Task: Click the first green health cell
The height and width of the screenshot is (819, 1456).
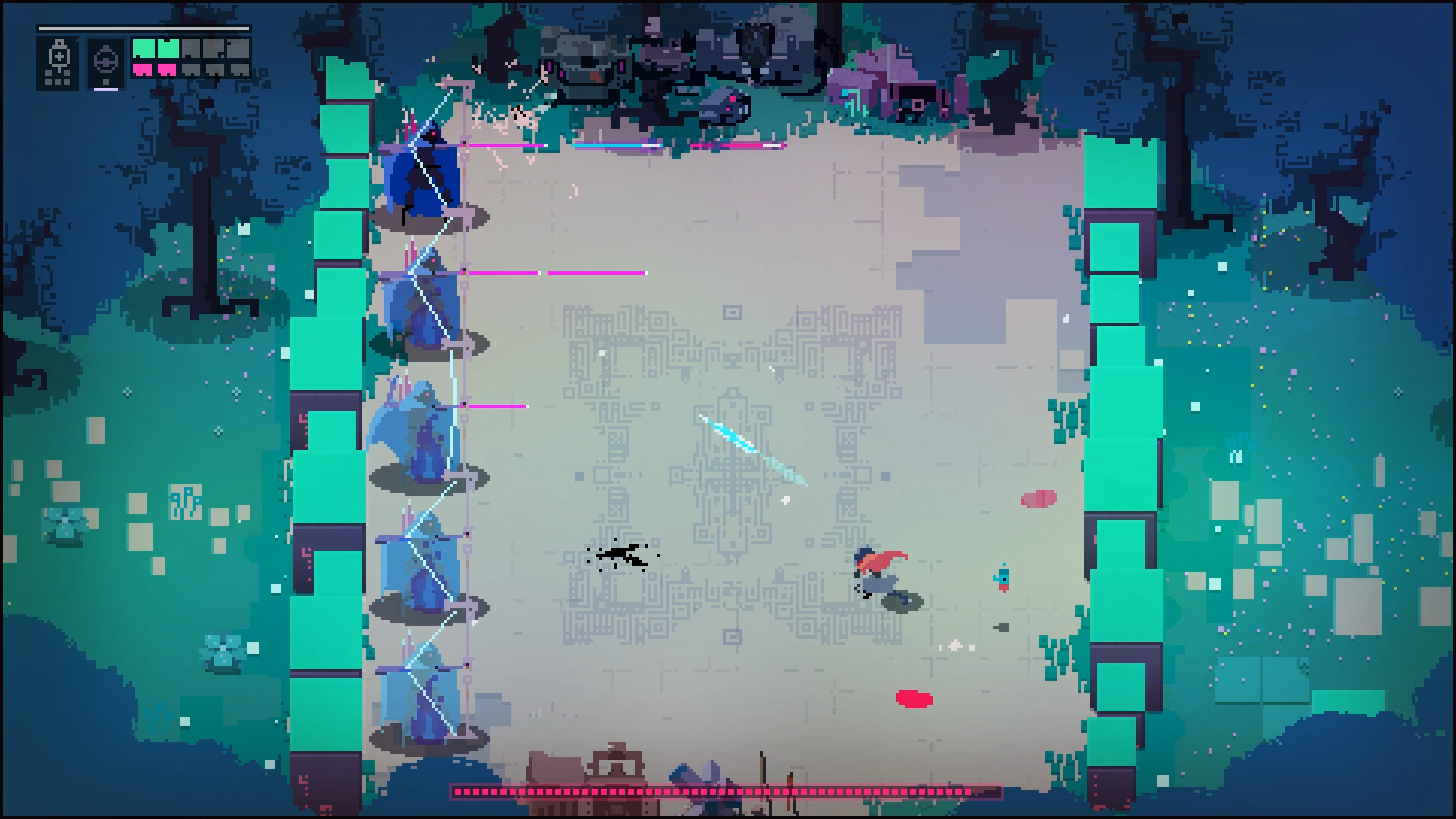Action: tap(144, 48)
